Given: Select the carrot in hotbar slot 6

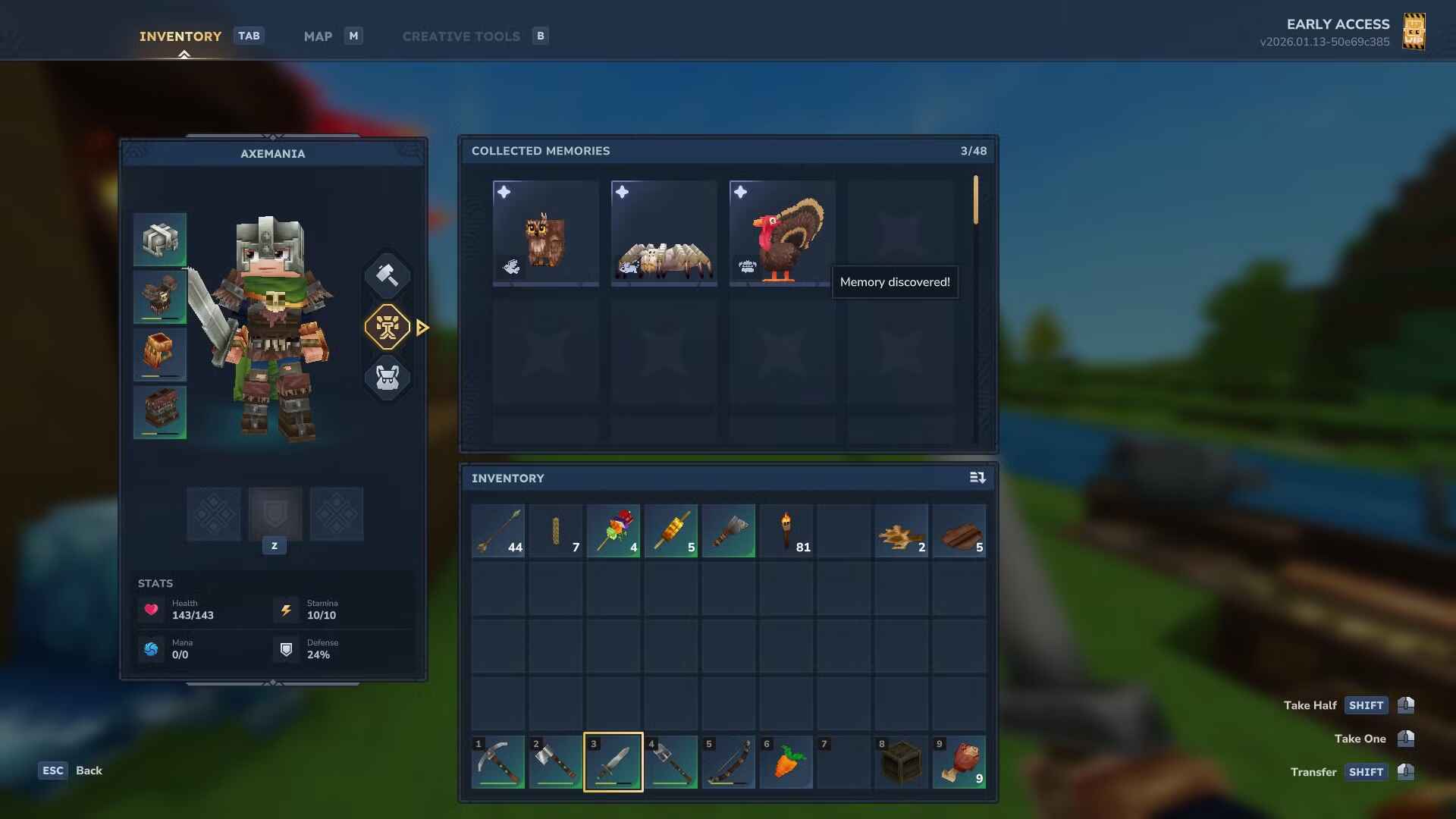Looking at the screenshot, I should pyautogui.click(x=786, y=762).
